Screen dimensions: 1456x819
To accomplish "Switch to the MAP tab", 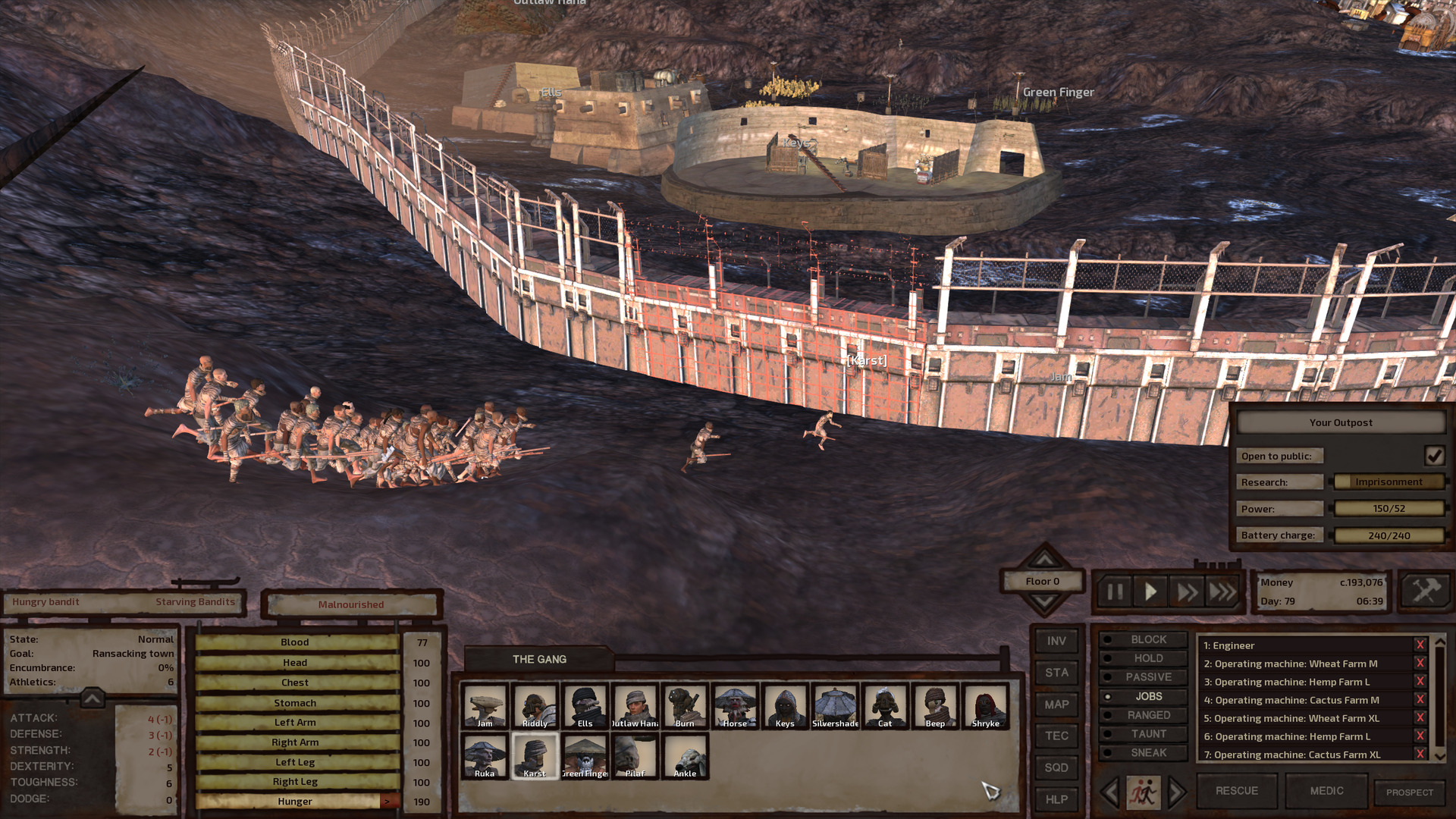I will coord(1056,704).
